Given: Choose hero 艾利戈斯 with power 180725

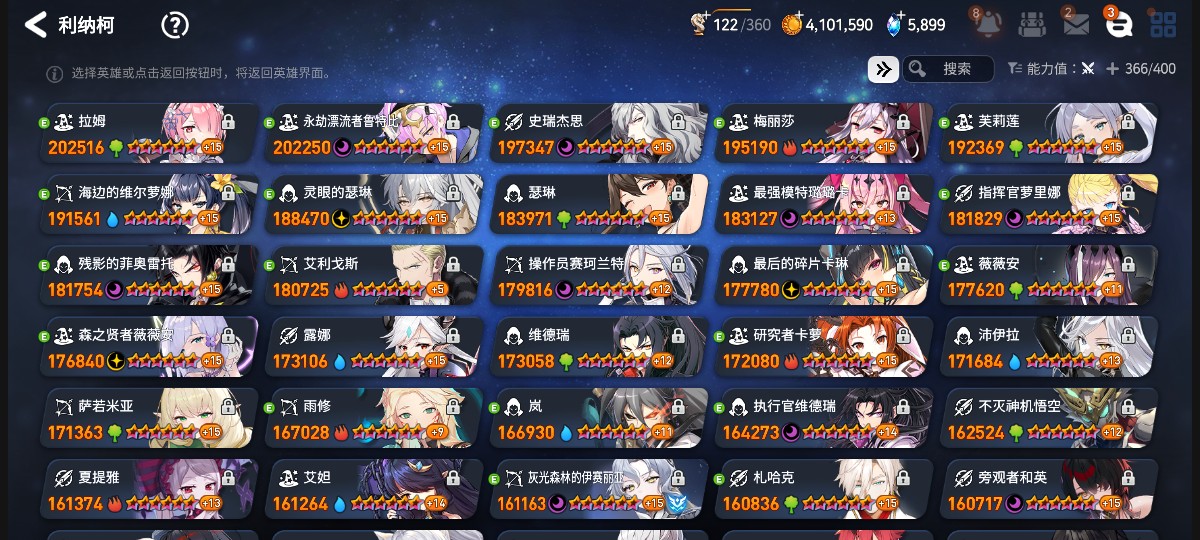Looking at the screenshot, I should (x=373, y=276).
